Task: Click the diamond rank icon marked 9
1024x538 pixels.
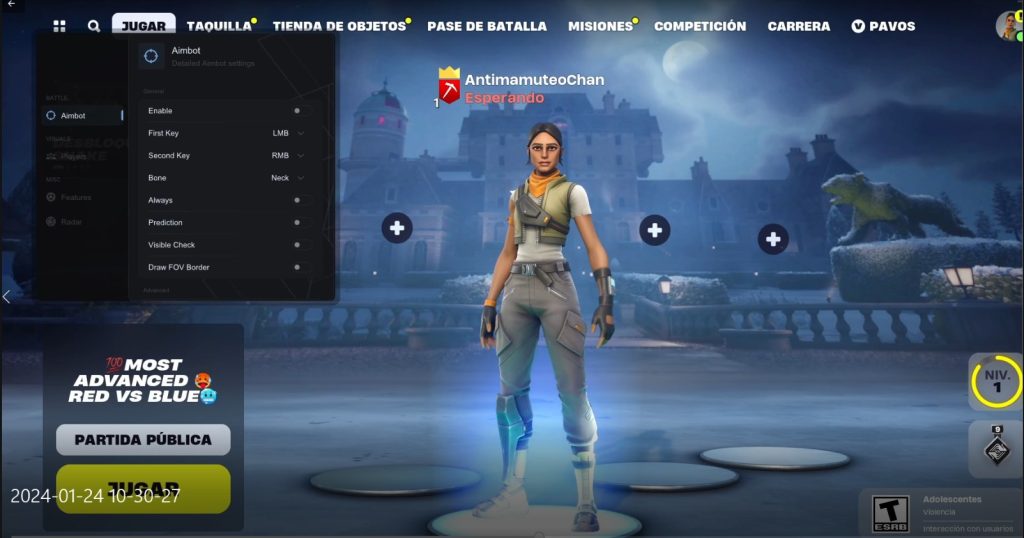Action: [996, 449]
